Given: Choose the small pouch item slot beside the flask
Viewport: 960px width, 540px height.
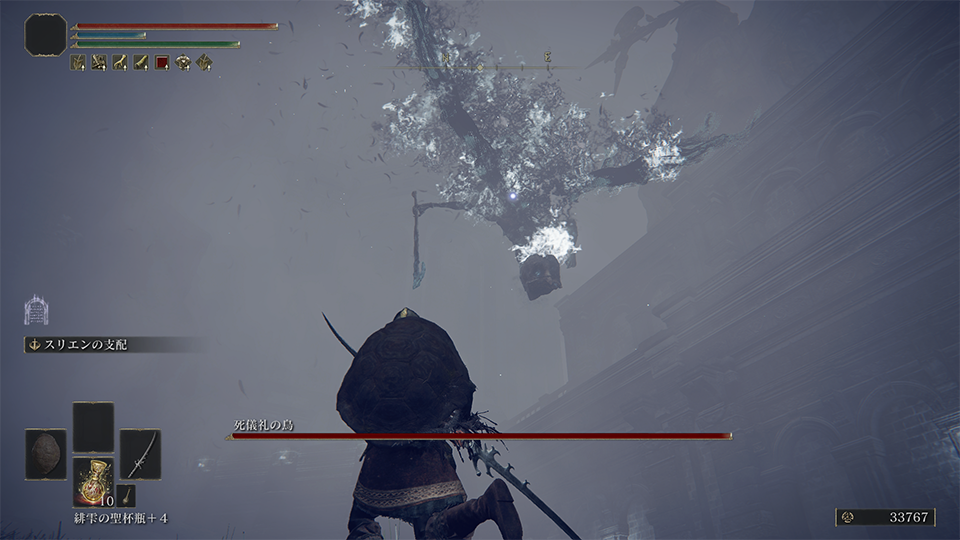Looking at the screenshot, I should click(x=126, y=495).
